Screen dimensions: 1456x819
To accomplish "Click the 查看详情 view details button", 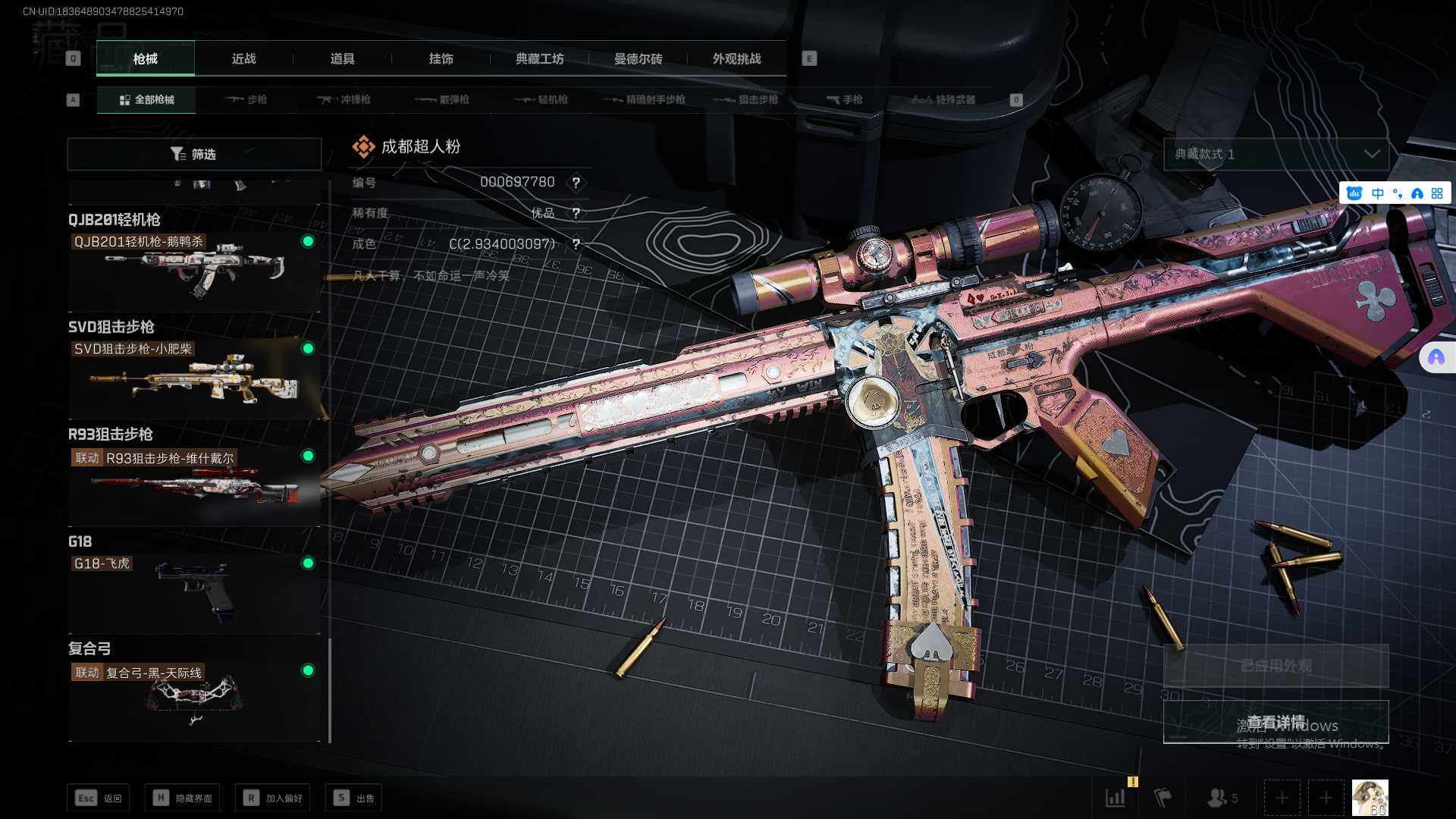I will click(x=1276, y=722).
